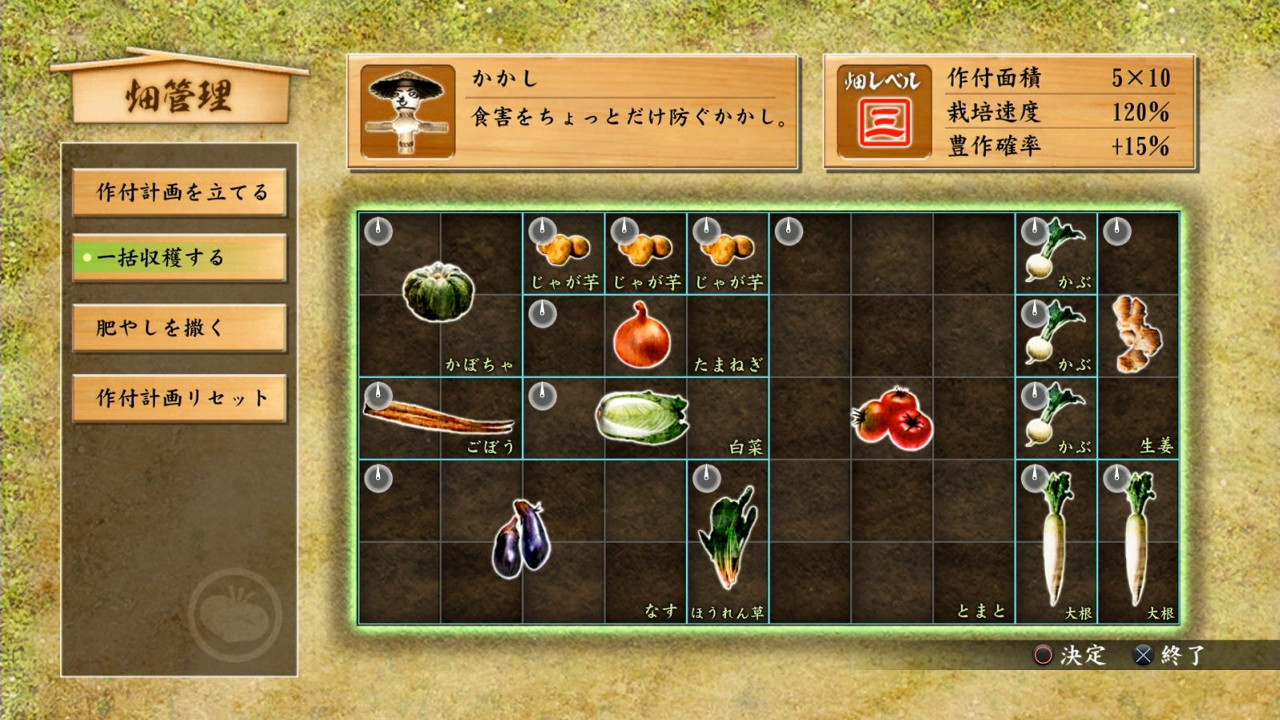
Task: Open the 作付計画を立てる menu entry
Action: tap(180, 193)
